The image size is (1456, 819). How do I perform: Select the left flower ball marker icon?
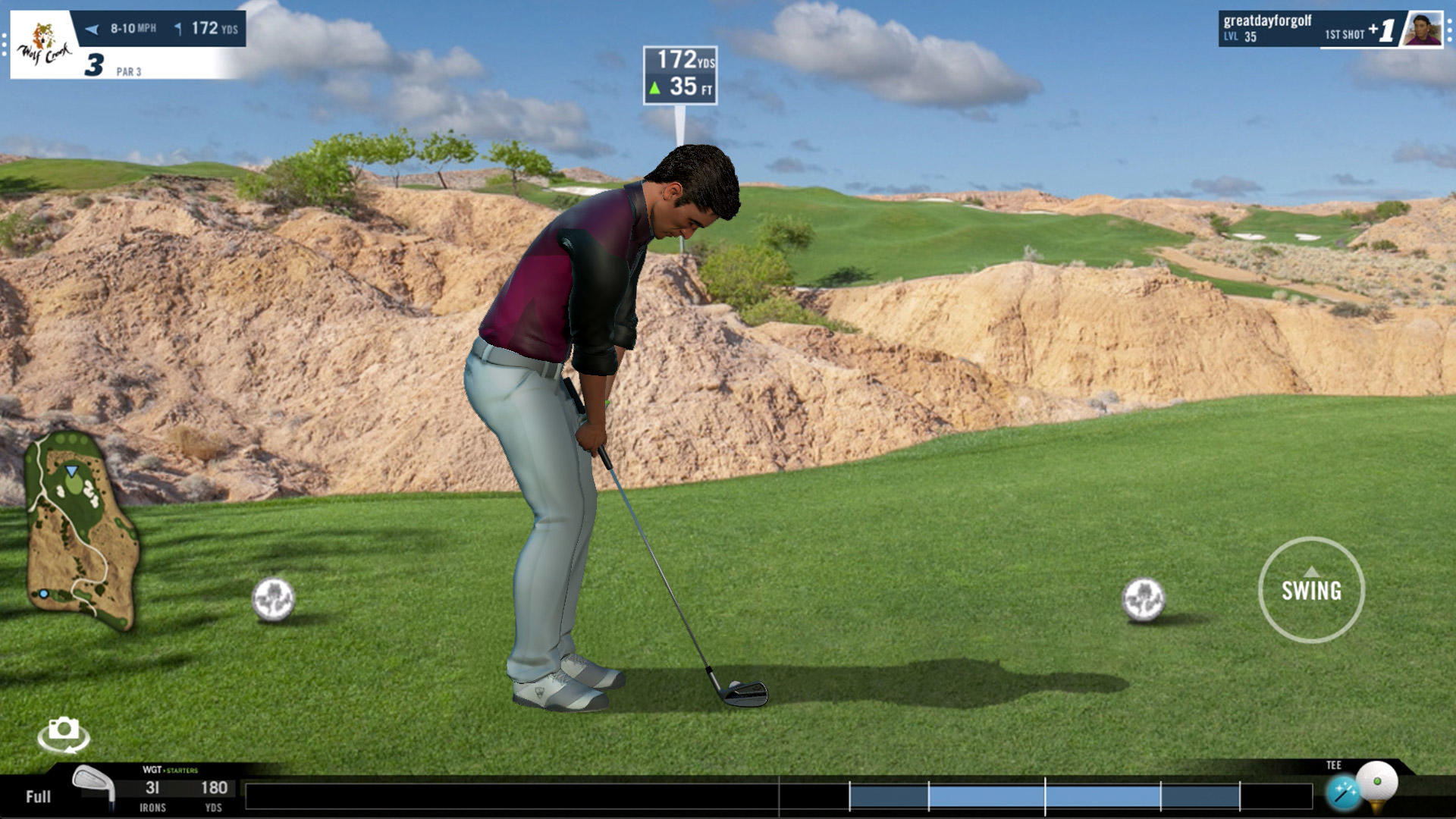pyautogui.click(x=275, y=599)
